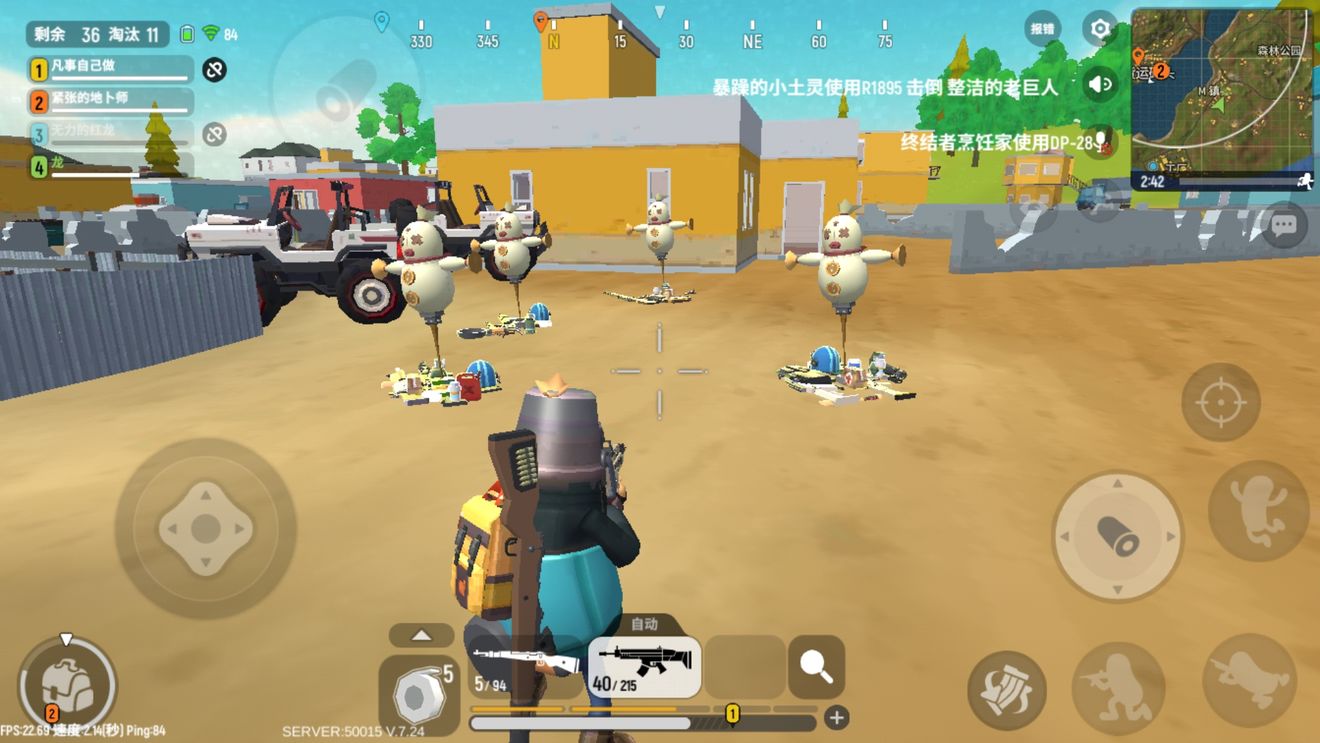
Task: Expand the minimap
Action: pyautogui.click(x=1222, y=90)
